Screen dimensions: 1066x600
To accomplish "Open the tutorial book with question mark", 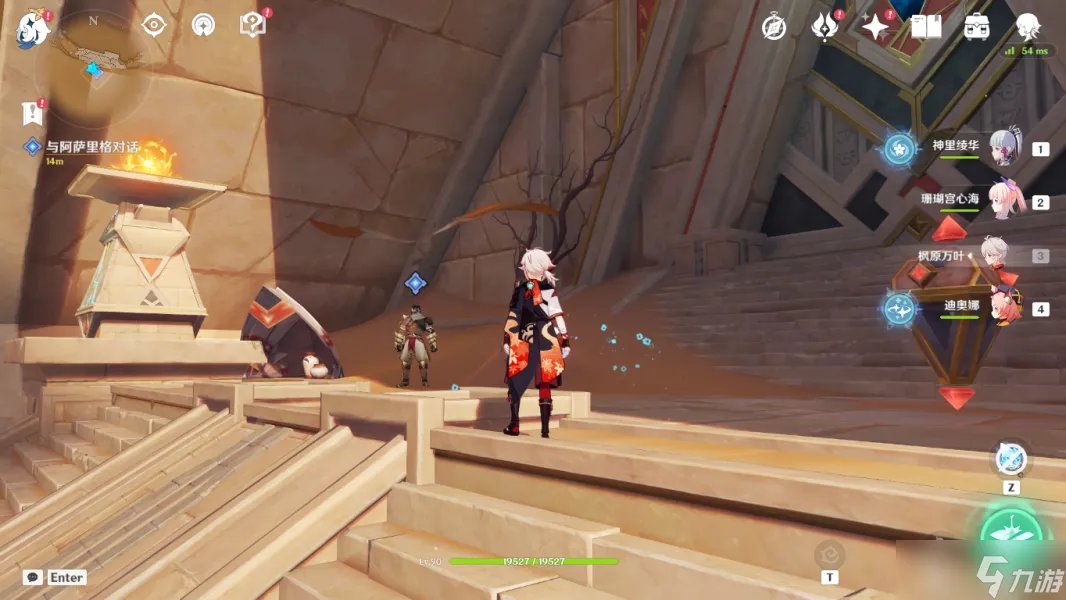I will (x=254, y=25).
